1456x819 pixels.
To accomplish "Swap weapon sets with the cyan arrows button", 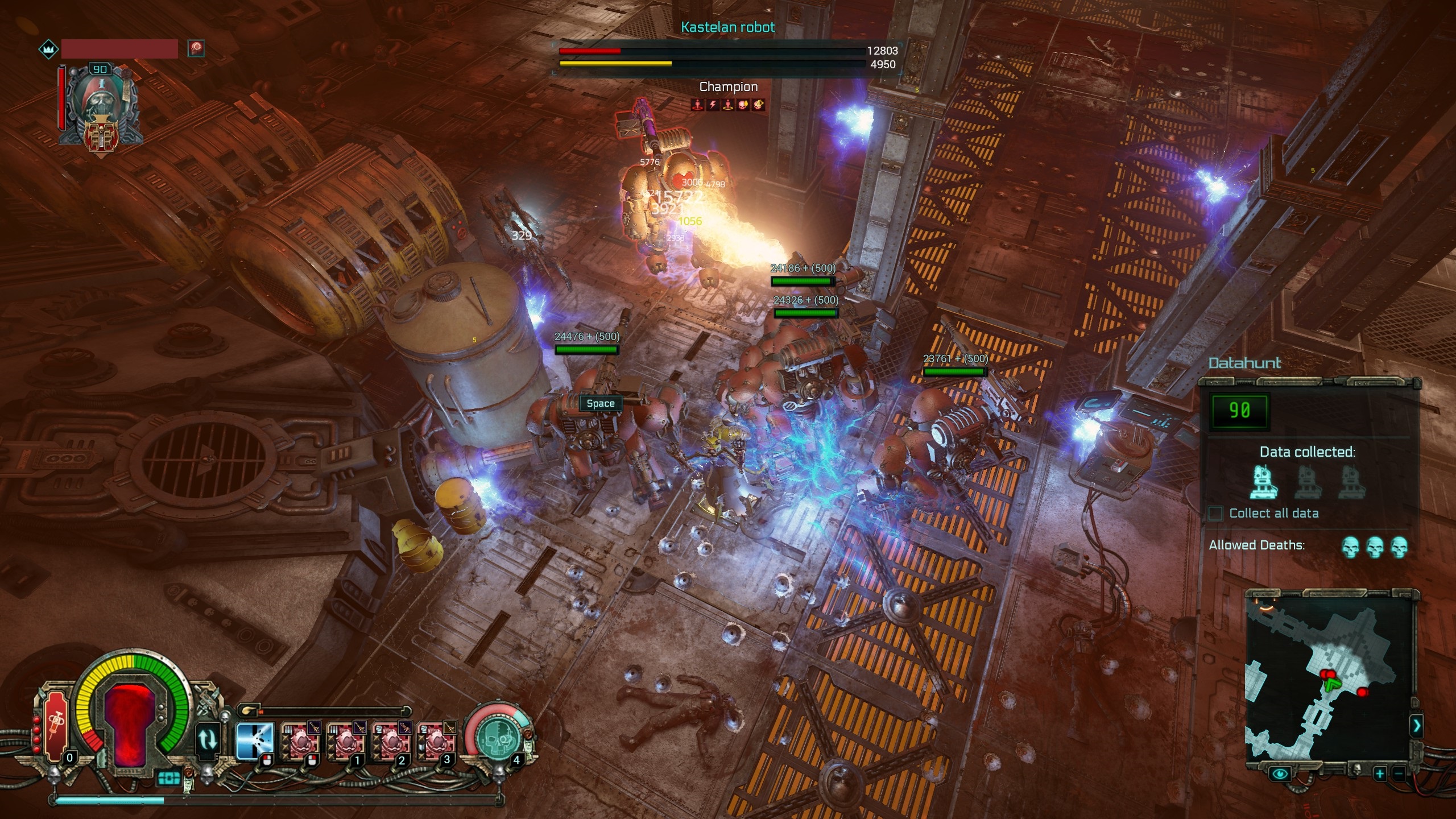I will click(x=207, y=740).
